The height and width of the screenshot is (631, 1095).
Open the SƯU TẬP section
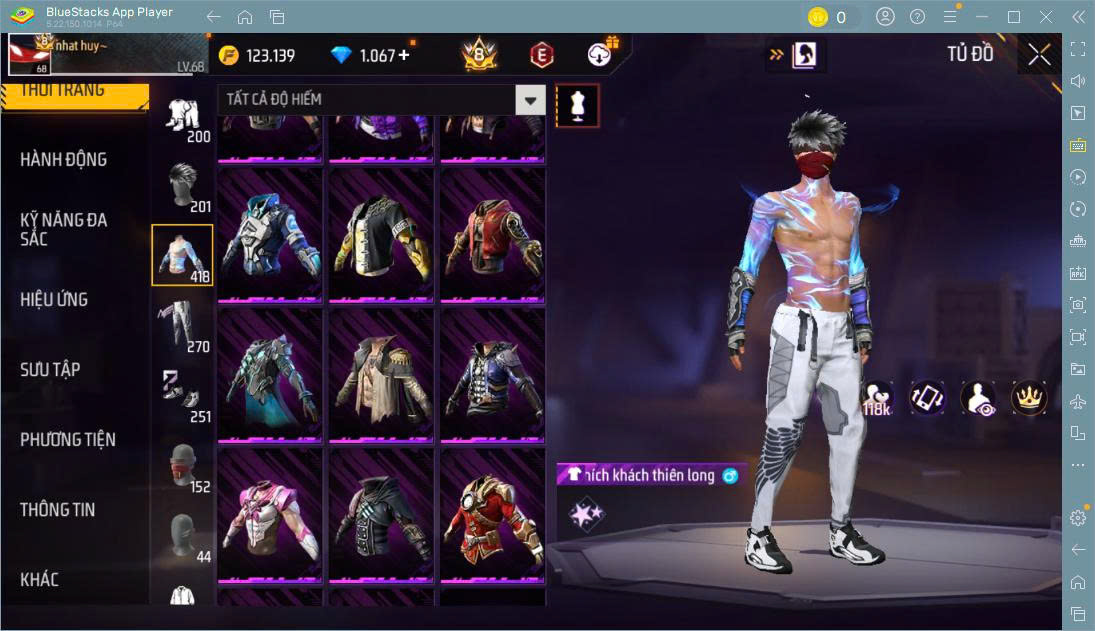[50, 369]
